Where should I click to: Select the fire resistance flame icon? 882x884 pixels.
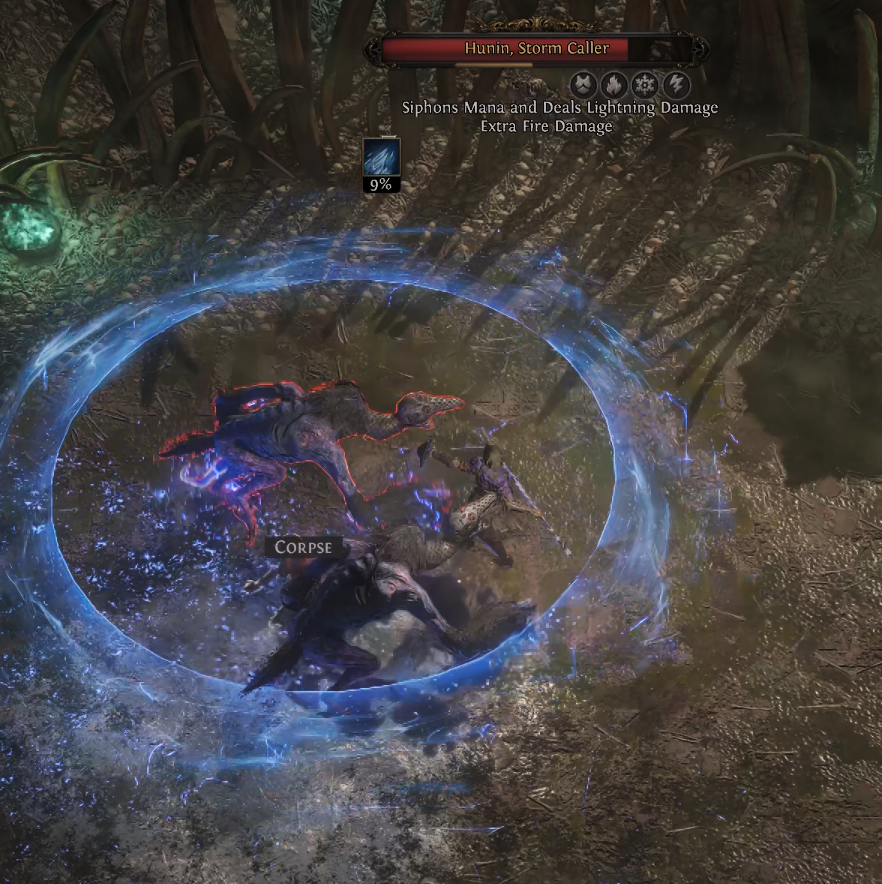tap(613, 83)
